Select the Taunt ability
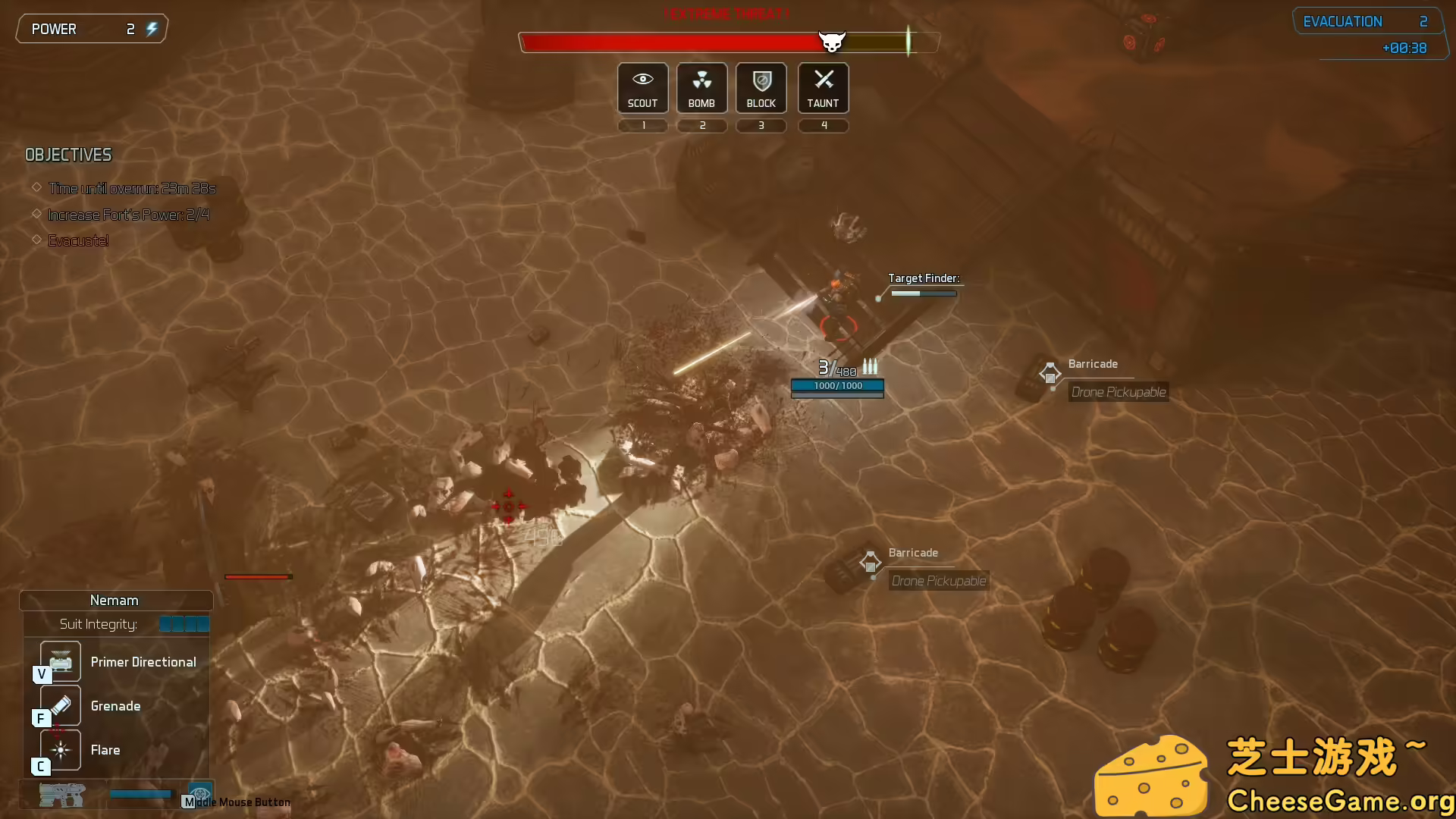Screen dimensions: 1456x819 coord(823,88)
